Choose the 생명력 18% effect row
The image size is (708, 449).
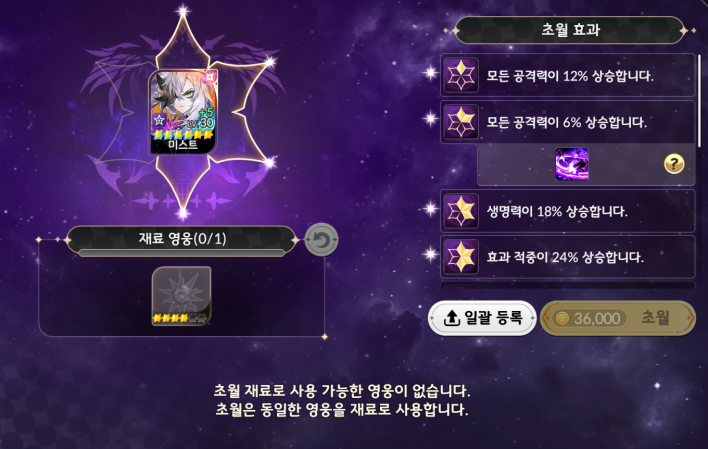tap(570, 211)
